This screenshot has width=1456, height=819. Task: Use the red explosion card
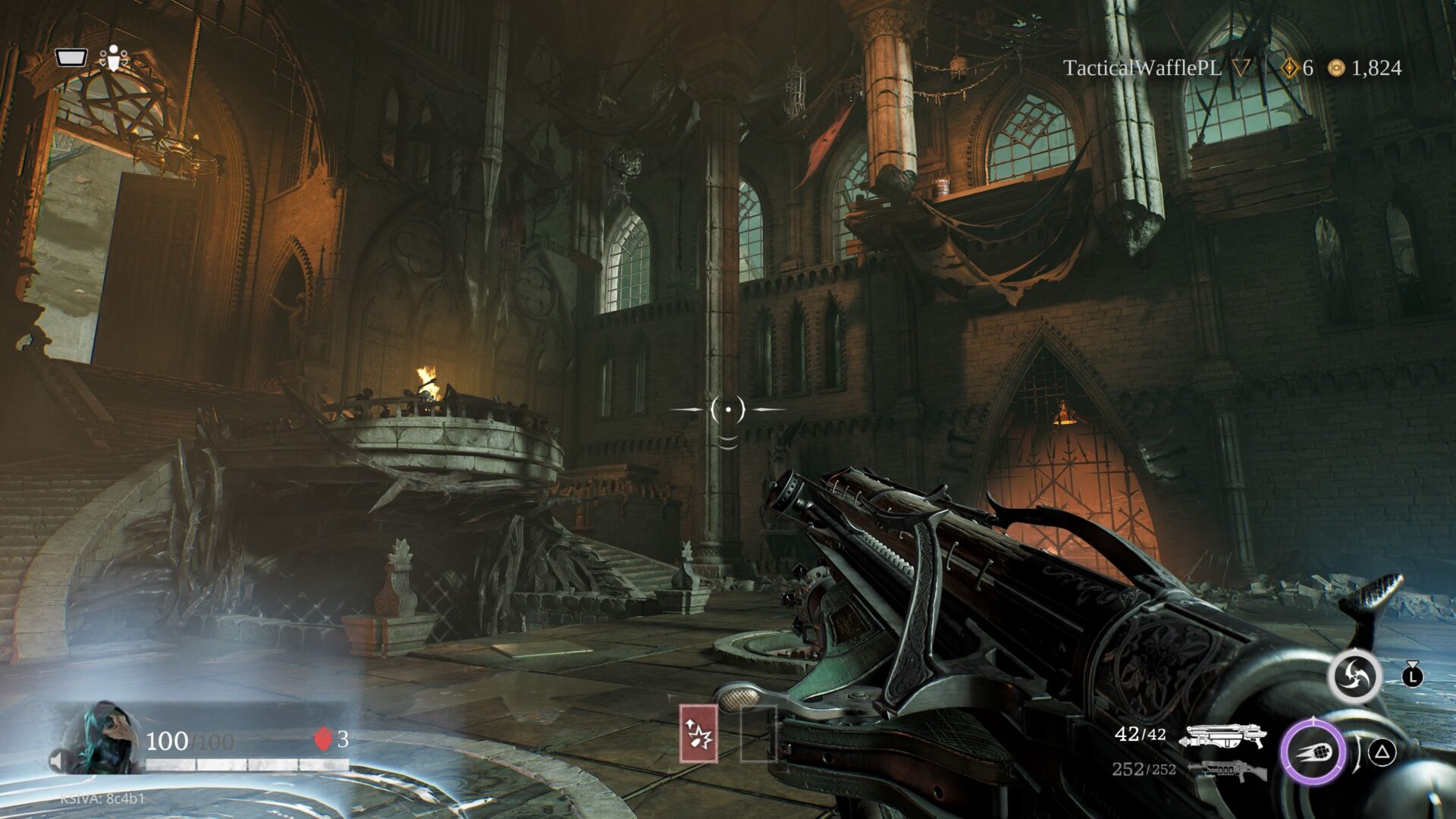698,733
